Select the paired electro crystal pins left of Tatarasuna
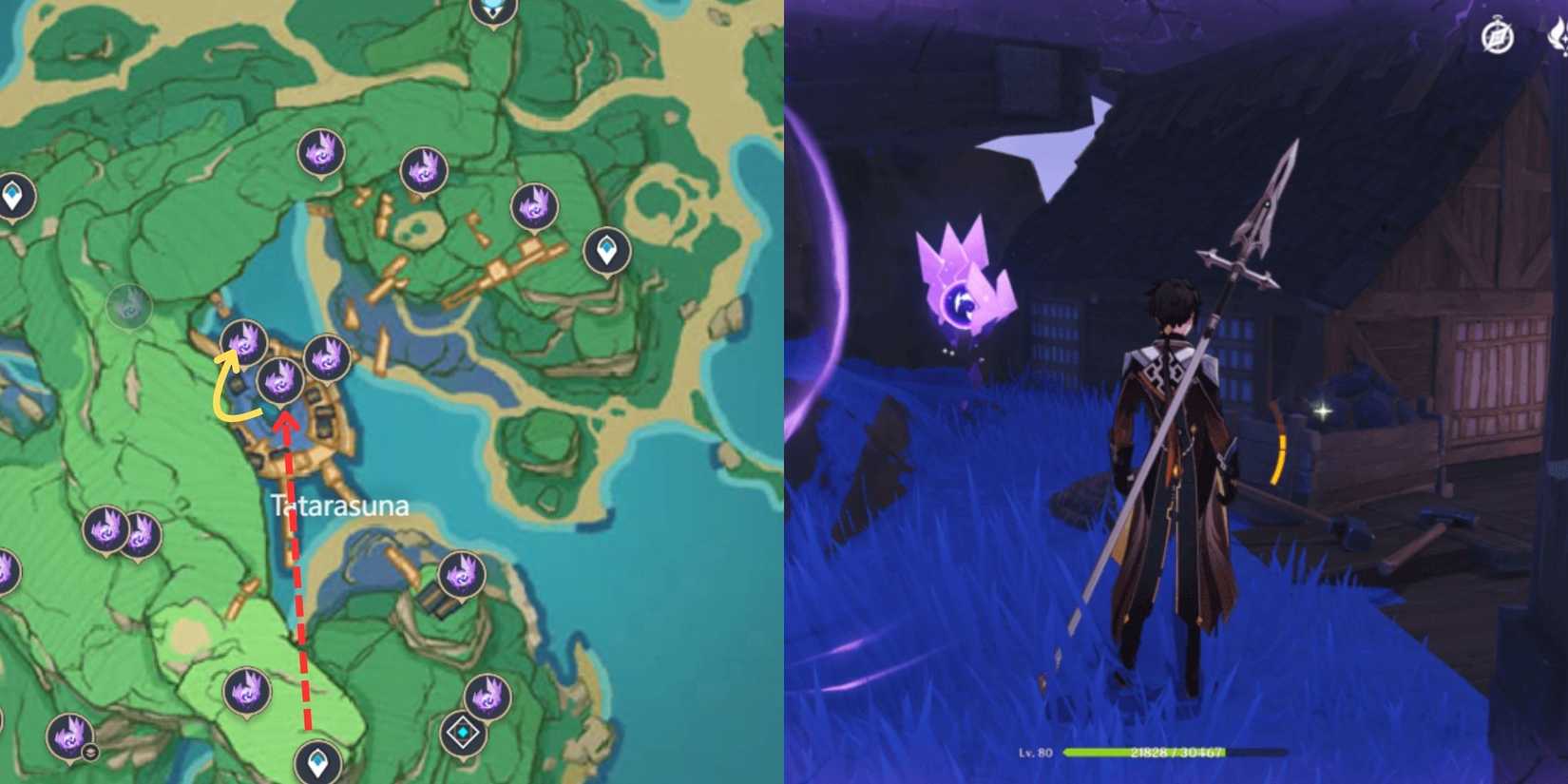 (x=124, y=529)
